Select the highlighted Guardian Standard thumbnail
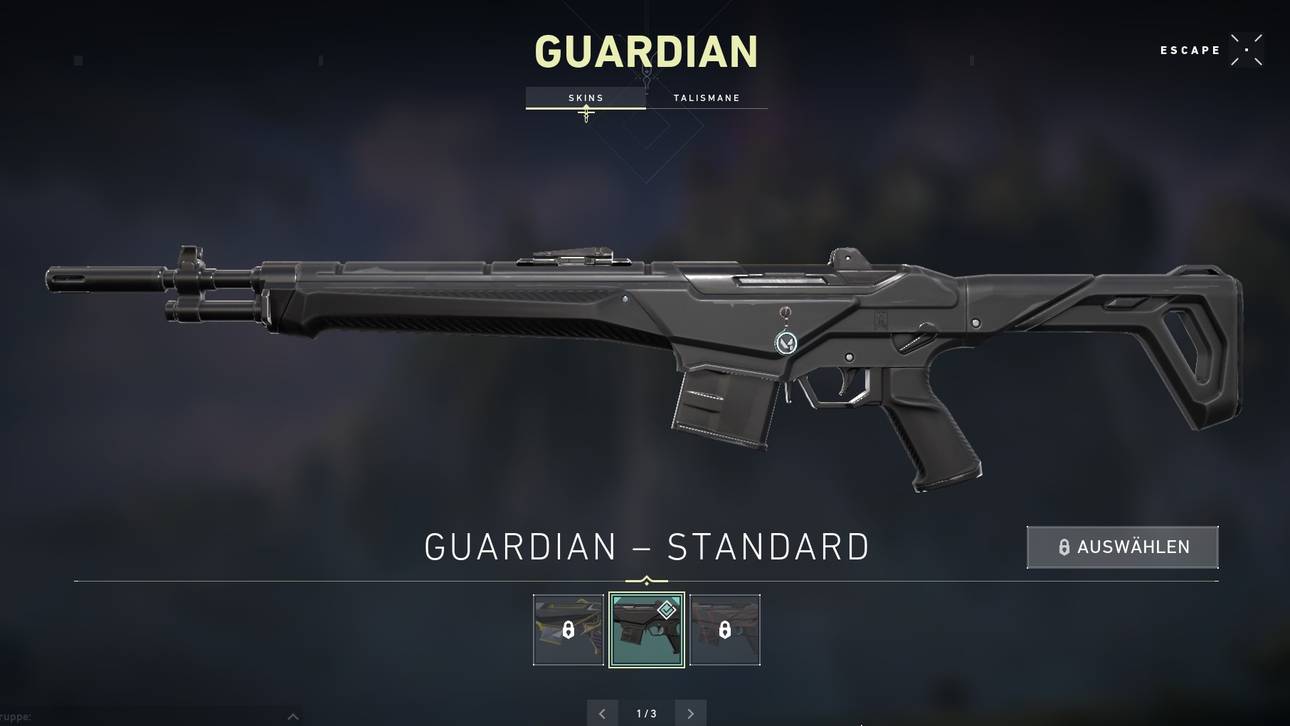The width and height of the screenshot is (1290, 726). click(x=647, y=628)
